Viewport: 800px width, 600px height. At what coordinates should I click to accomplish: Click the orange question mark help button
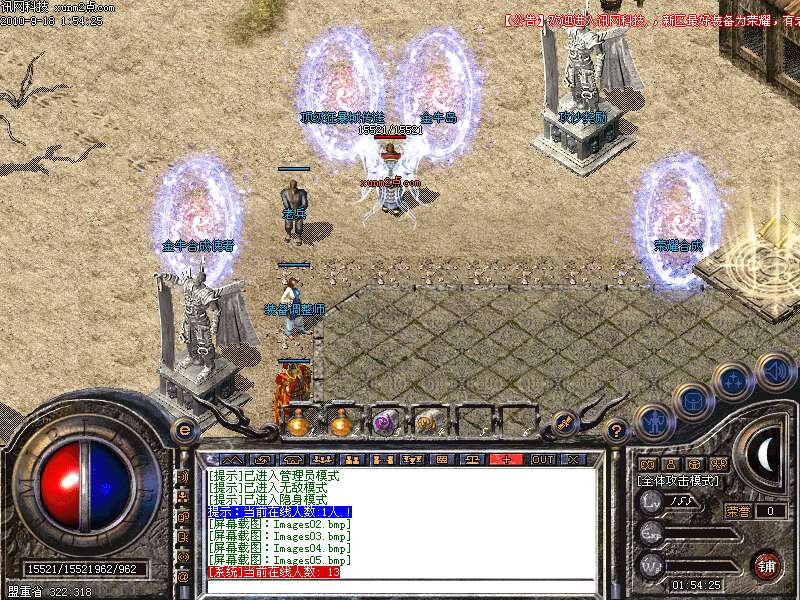pos(617,432)
